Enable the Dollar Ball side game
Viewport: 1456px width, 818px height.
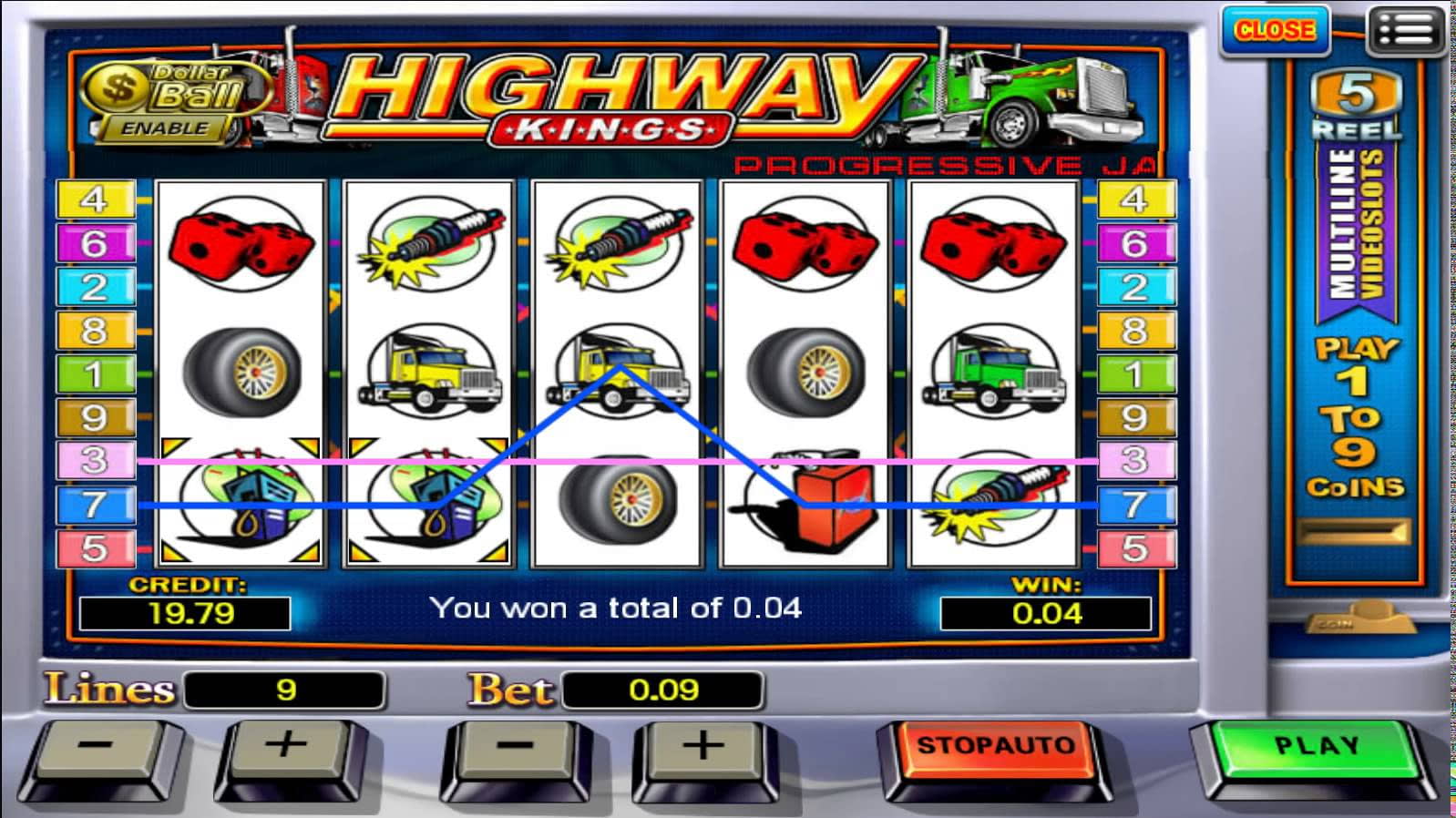click(165, 128)
